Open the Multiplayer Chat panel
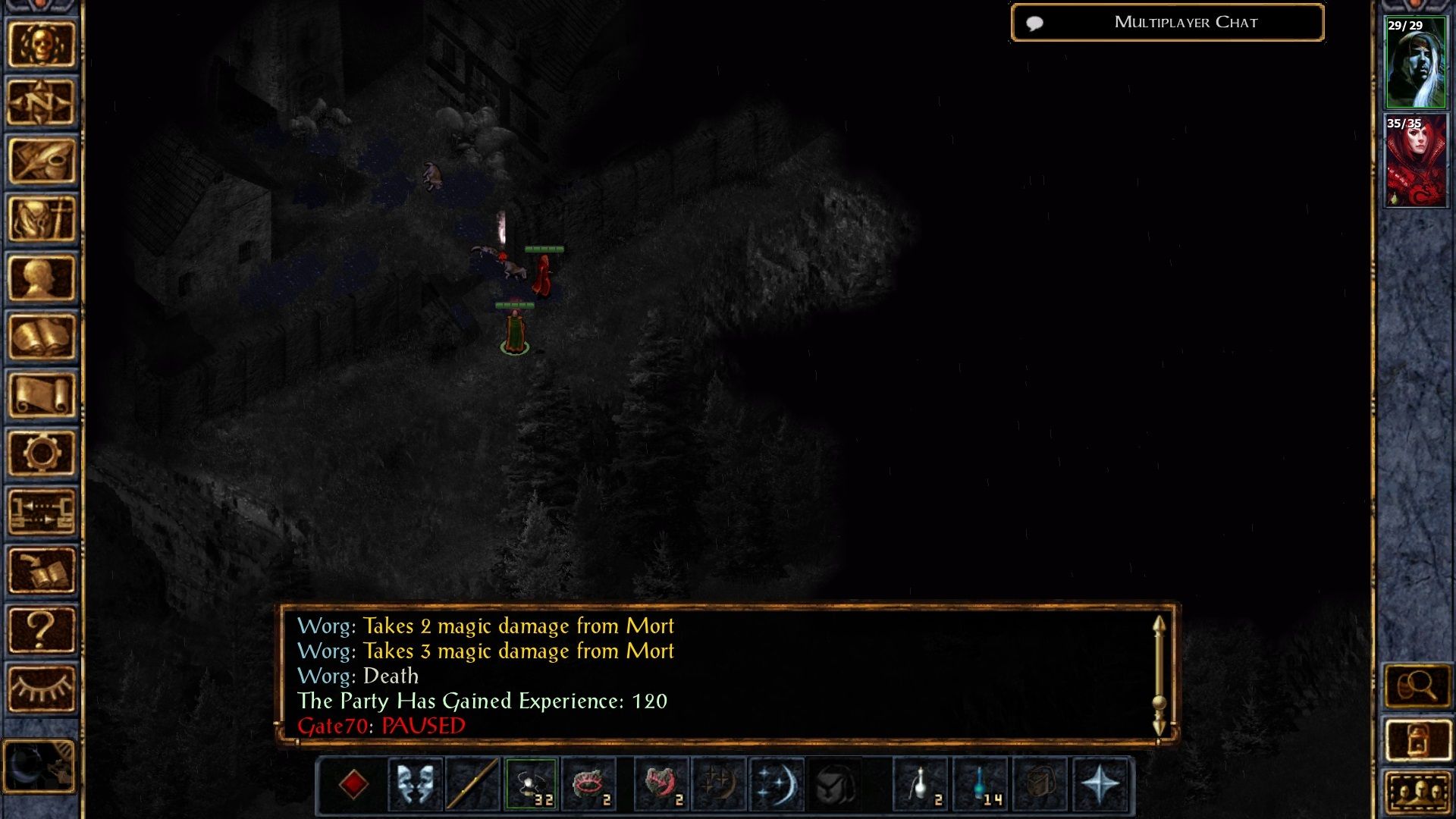Image resolution: width=1456 pixels, height=819 pixels. [1167, 23]
